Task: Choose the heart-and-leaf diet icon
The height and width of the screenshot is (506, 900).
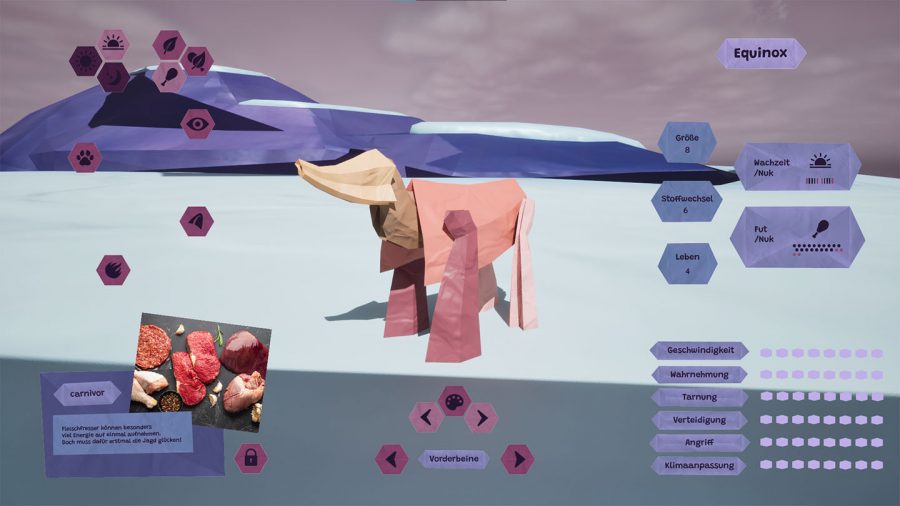Action: pyautogui.click(x=197, y=61)
